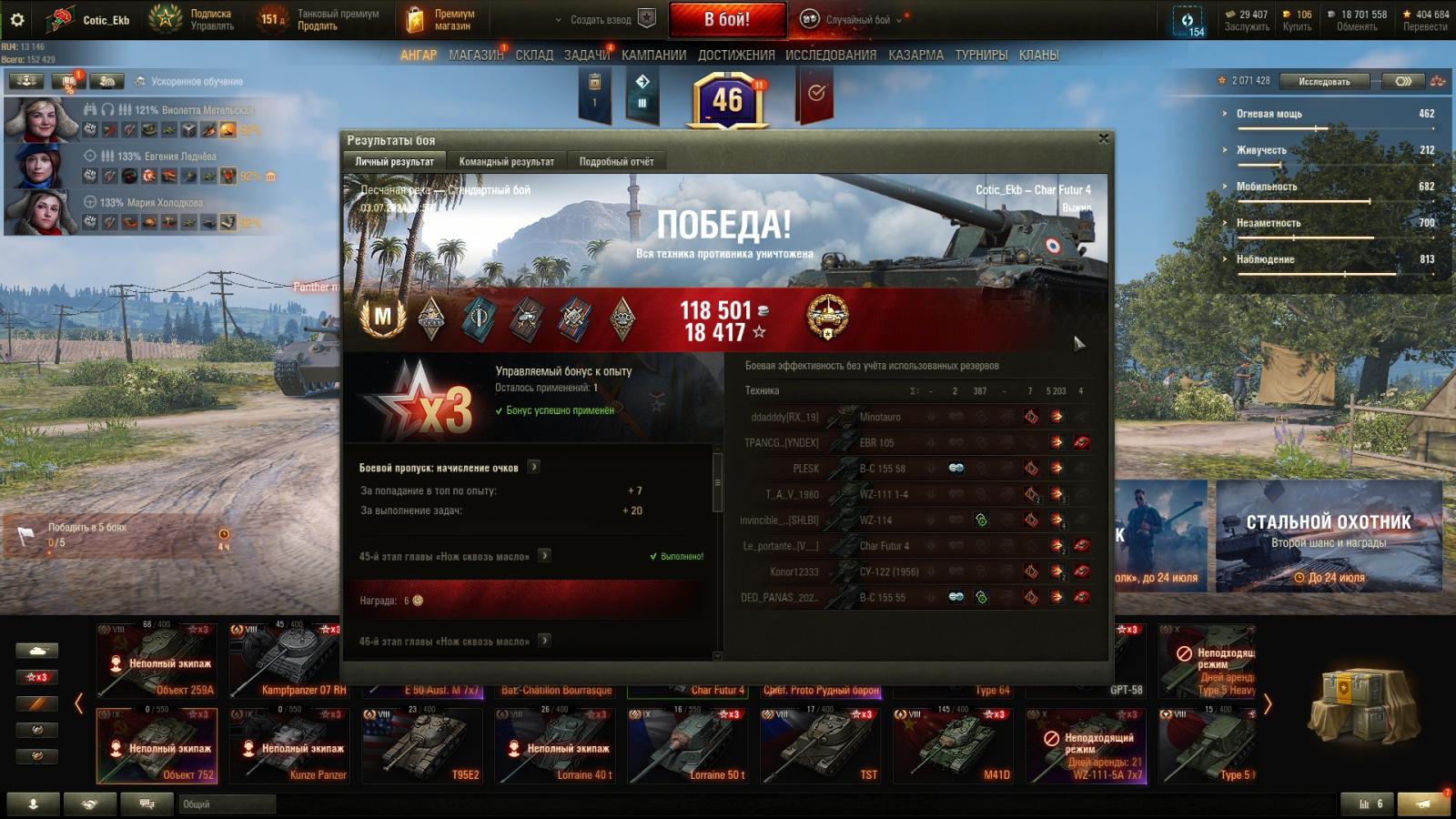Click the Общий chat input field
The image size is (1456, 819).
[227, 804]
